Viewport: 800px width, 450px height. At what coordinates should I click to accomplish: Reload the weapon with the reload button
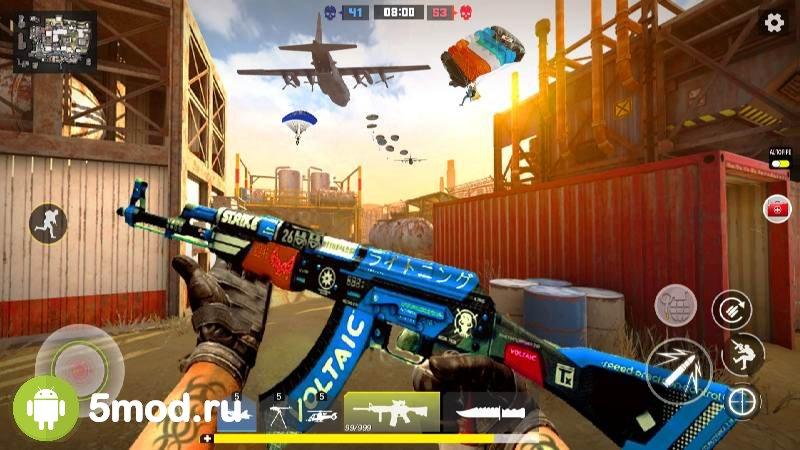click(x=732, y=309)
